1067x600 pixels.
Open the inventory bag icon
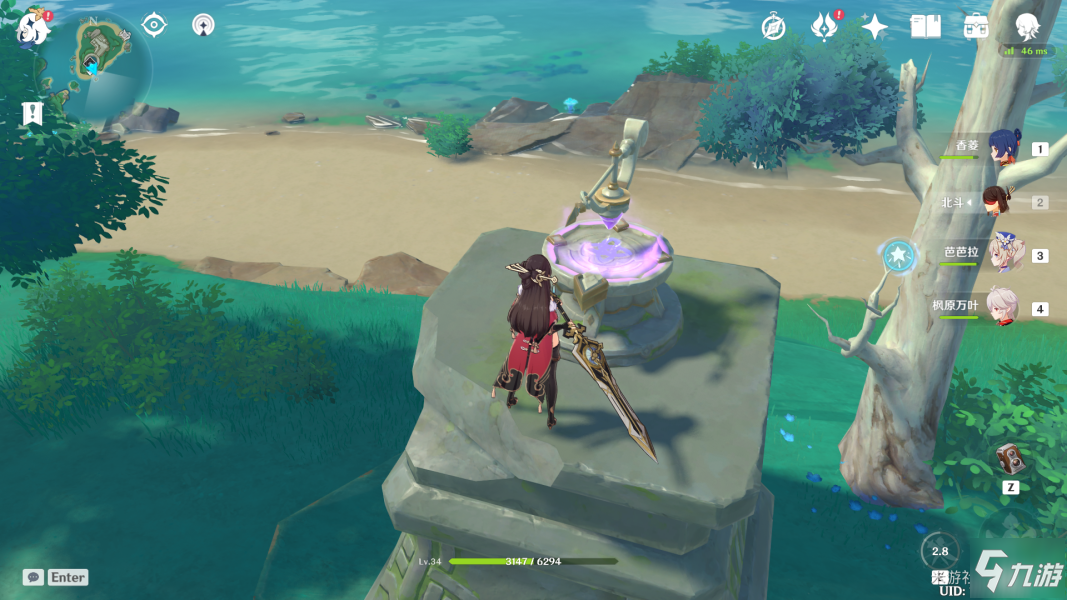point(976,27)
